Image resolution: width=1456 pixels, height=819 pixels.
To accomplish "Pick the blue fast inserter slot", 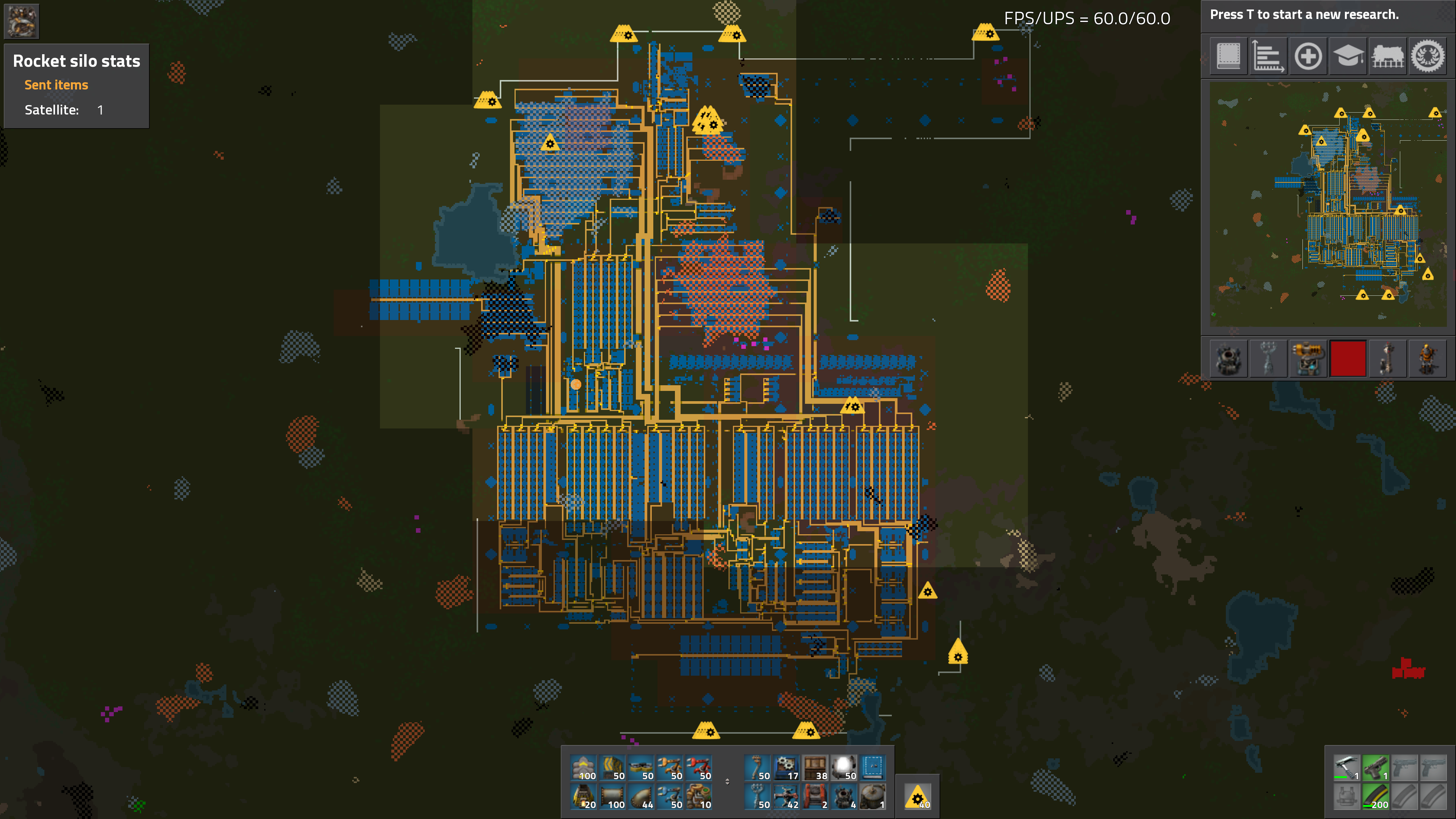I will 670,797.
